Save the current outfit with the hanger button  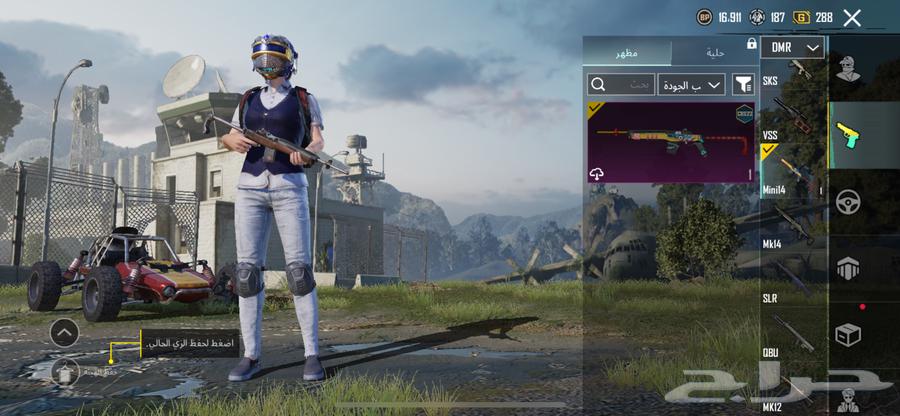tap(64, 372)
